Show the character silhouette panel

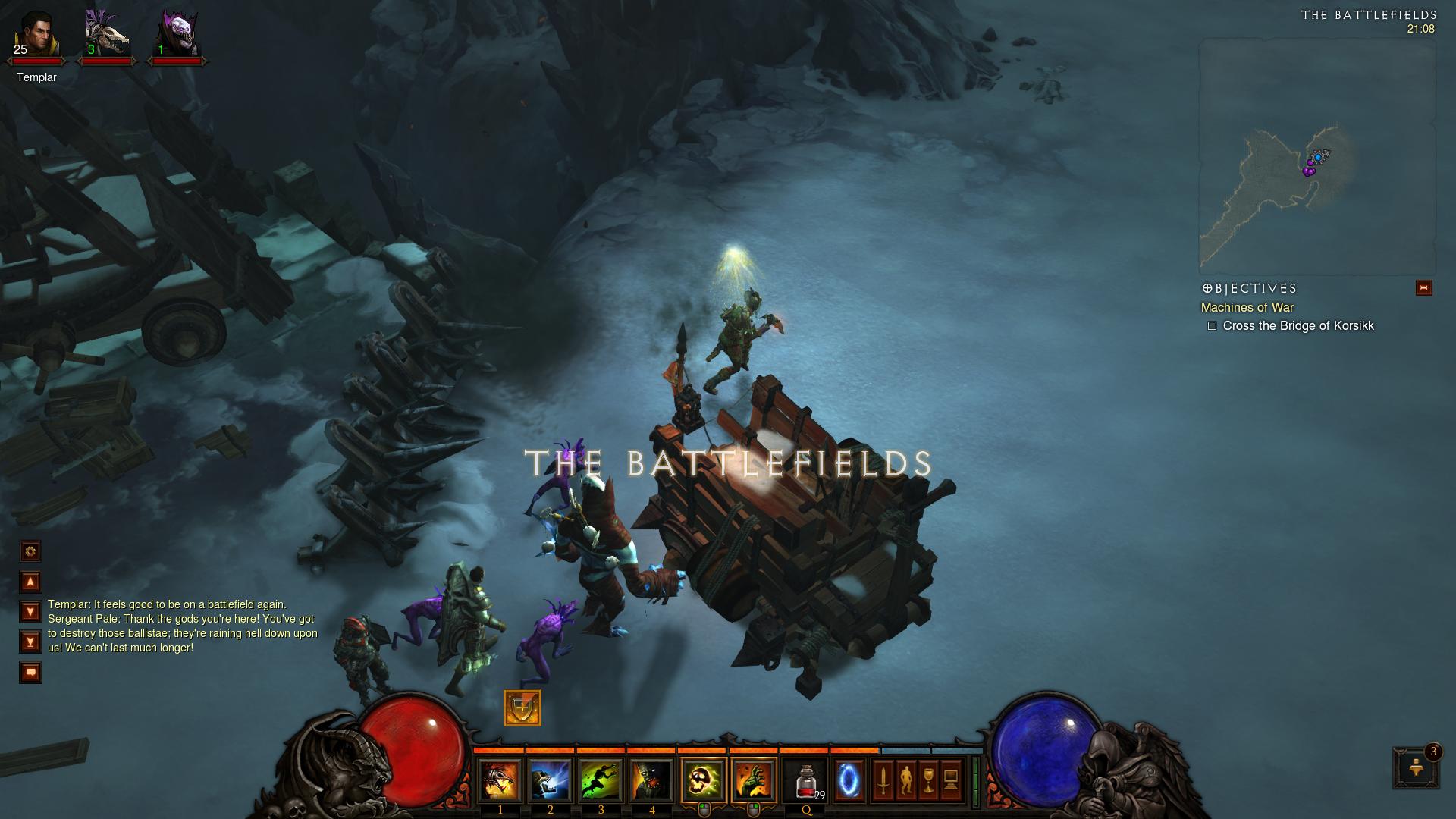(x=905, y=780)
